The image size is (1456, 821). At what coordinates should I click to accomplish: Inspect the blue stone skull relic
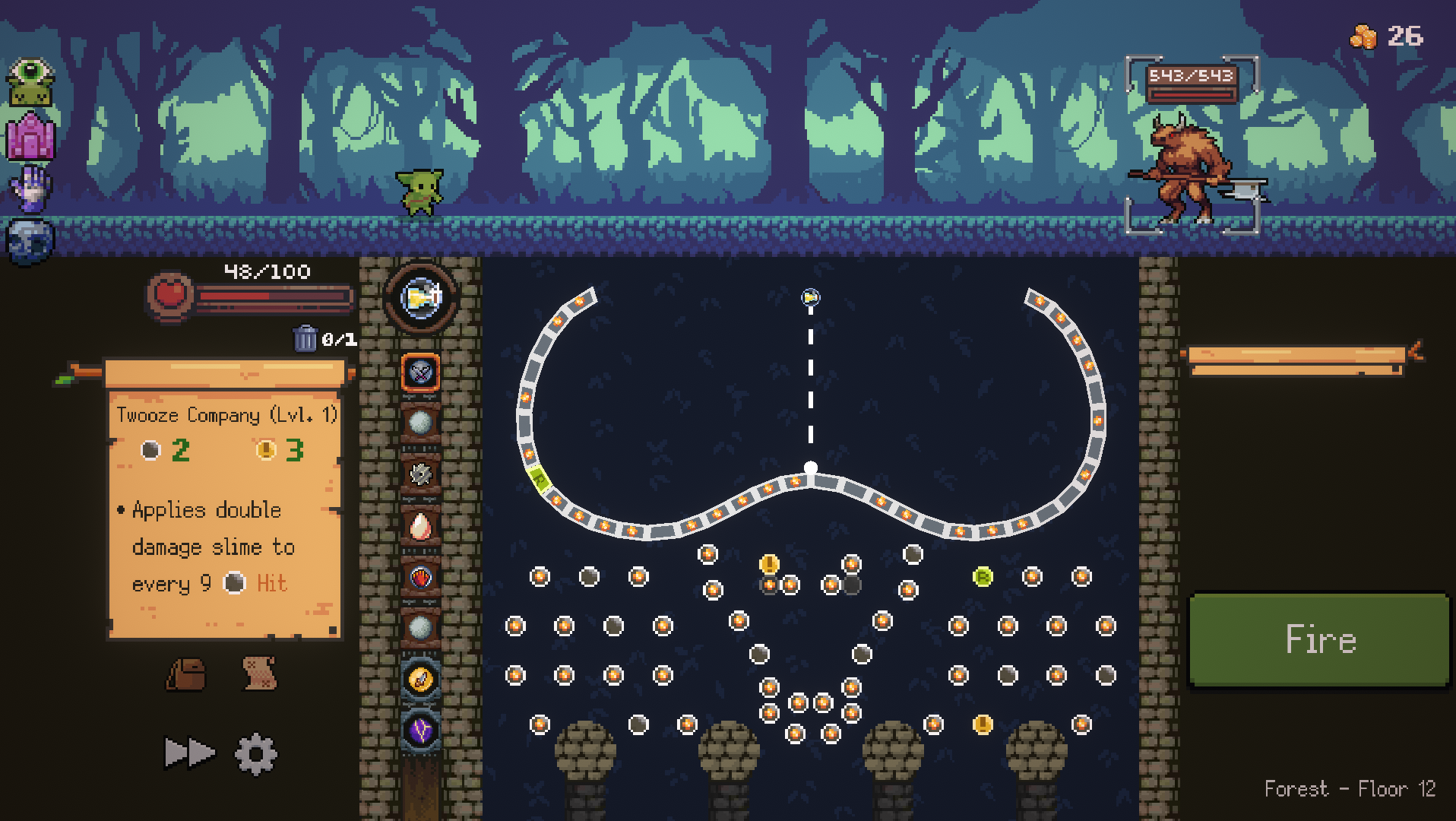coord(30,242)
